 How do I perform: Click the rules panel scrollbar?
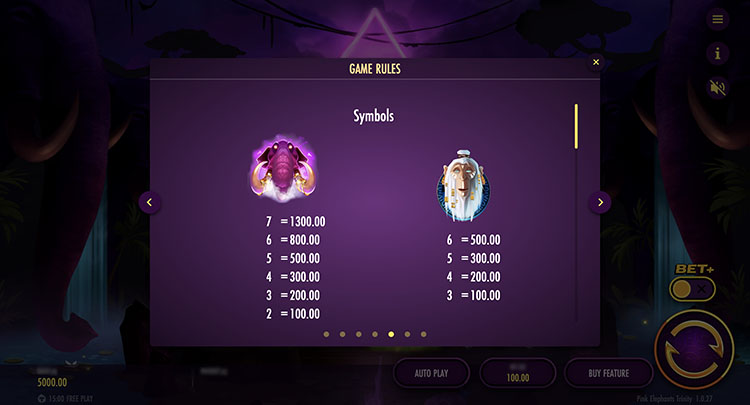[x=575, y=126]
